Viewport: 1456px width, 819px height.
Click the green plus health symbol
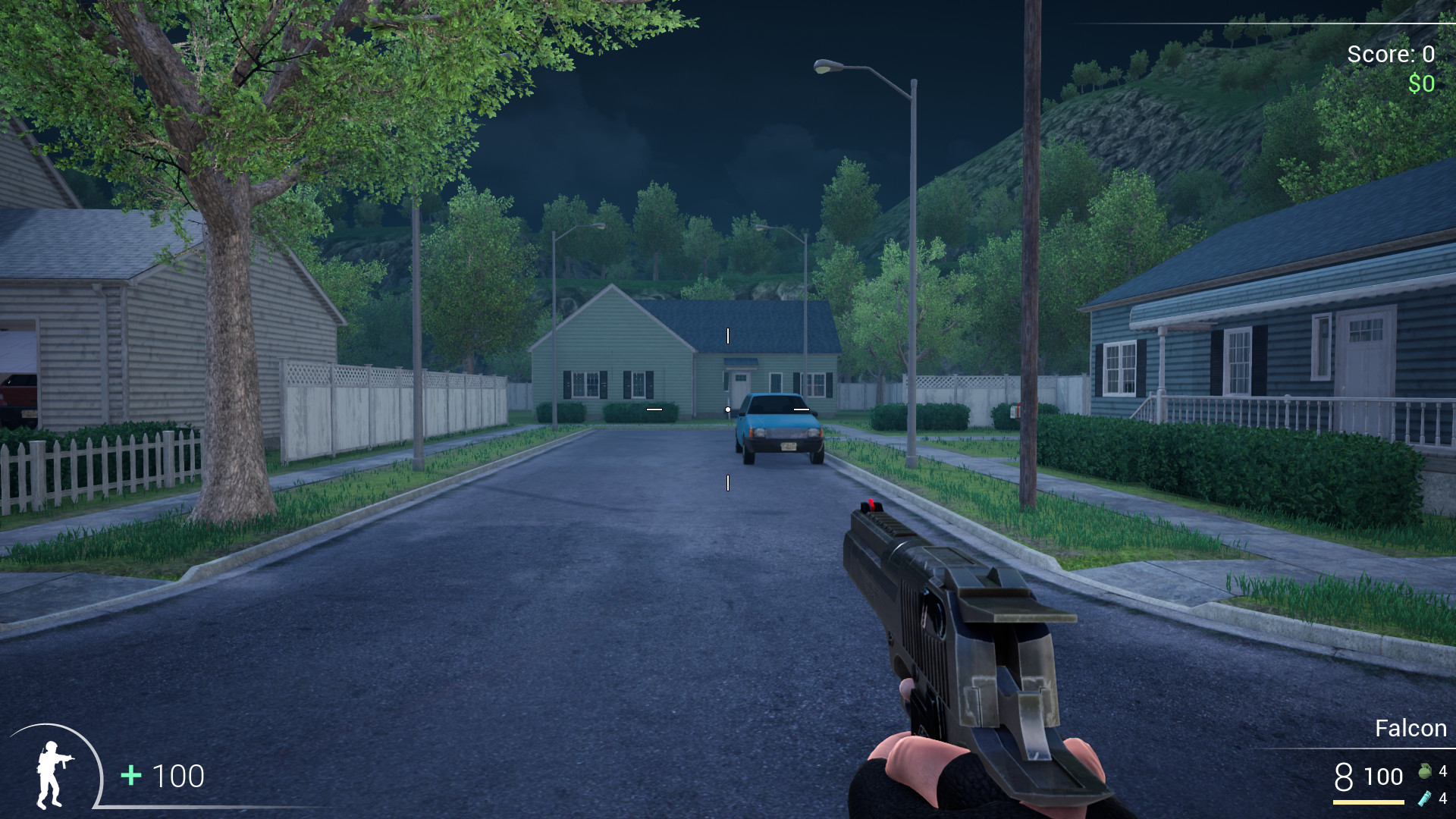129,776
